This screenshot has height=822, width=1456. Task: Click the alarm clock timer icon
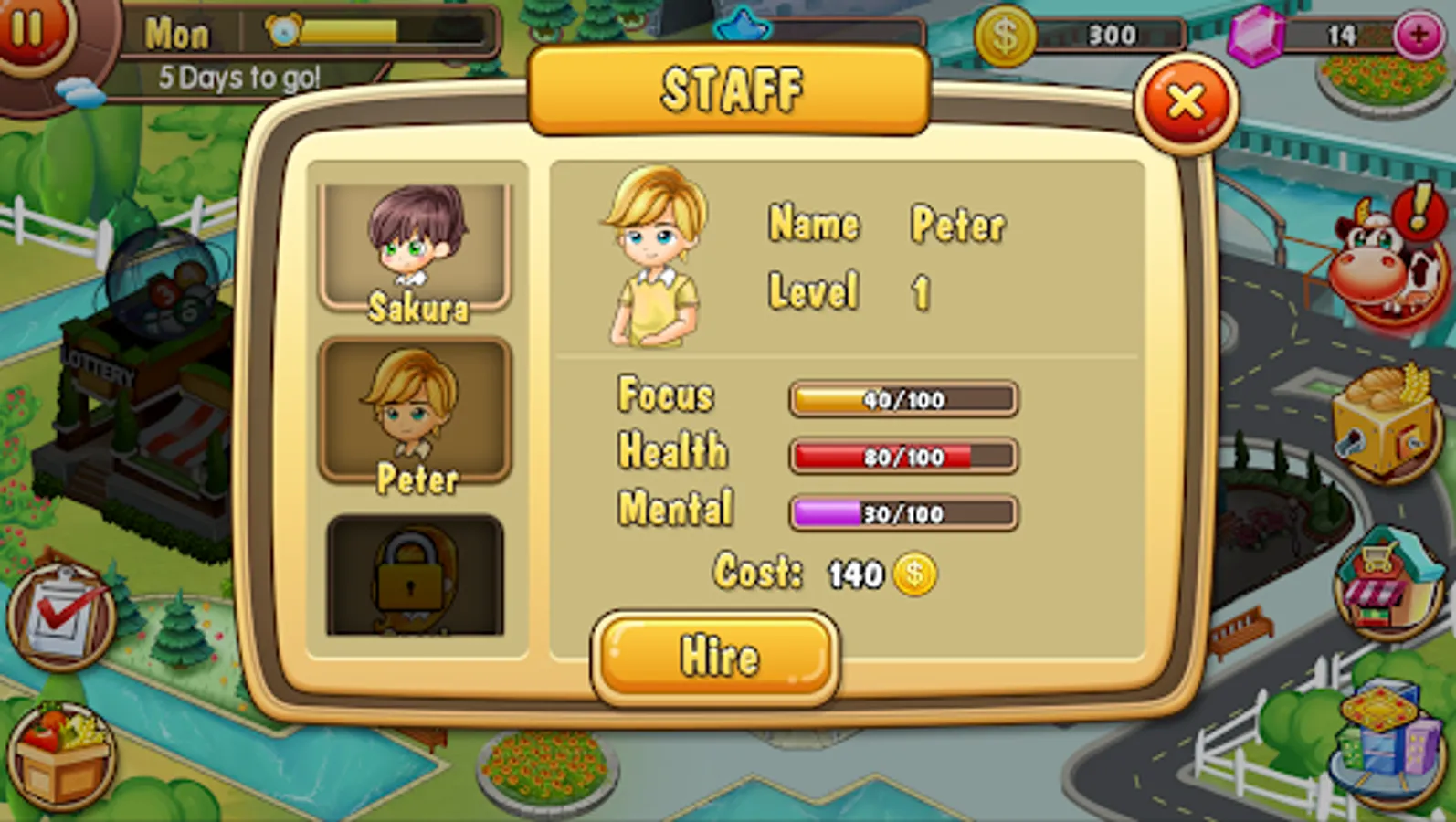[x=286, y=32]
